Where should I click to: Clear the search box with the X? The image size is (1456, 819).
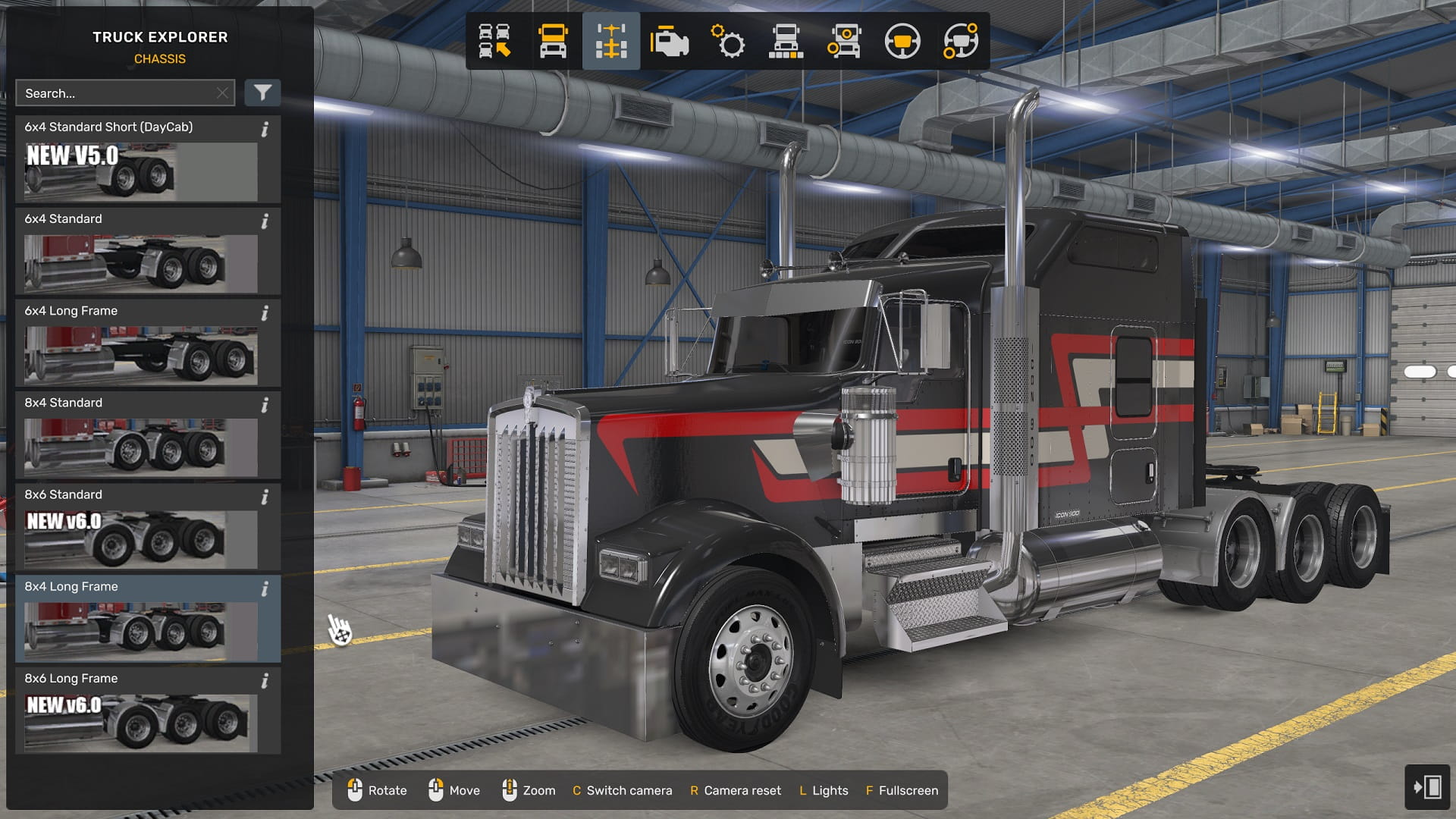pos(222,93)
